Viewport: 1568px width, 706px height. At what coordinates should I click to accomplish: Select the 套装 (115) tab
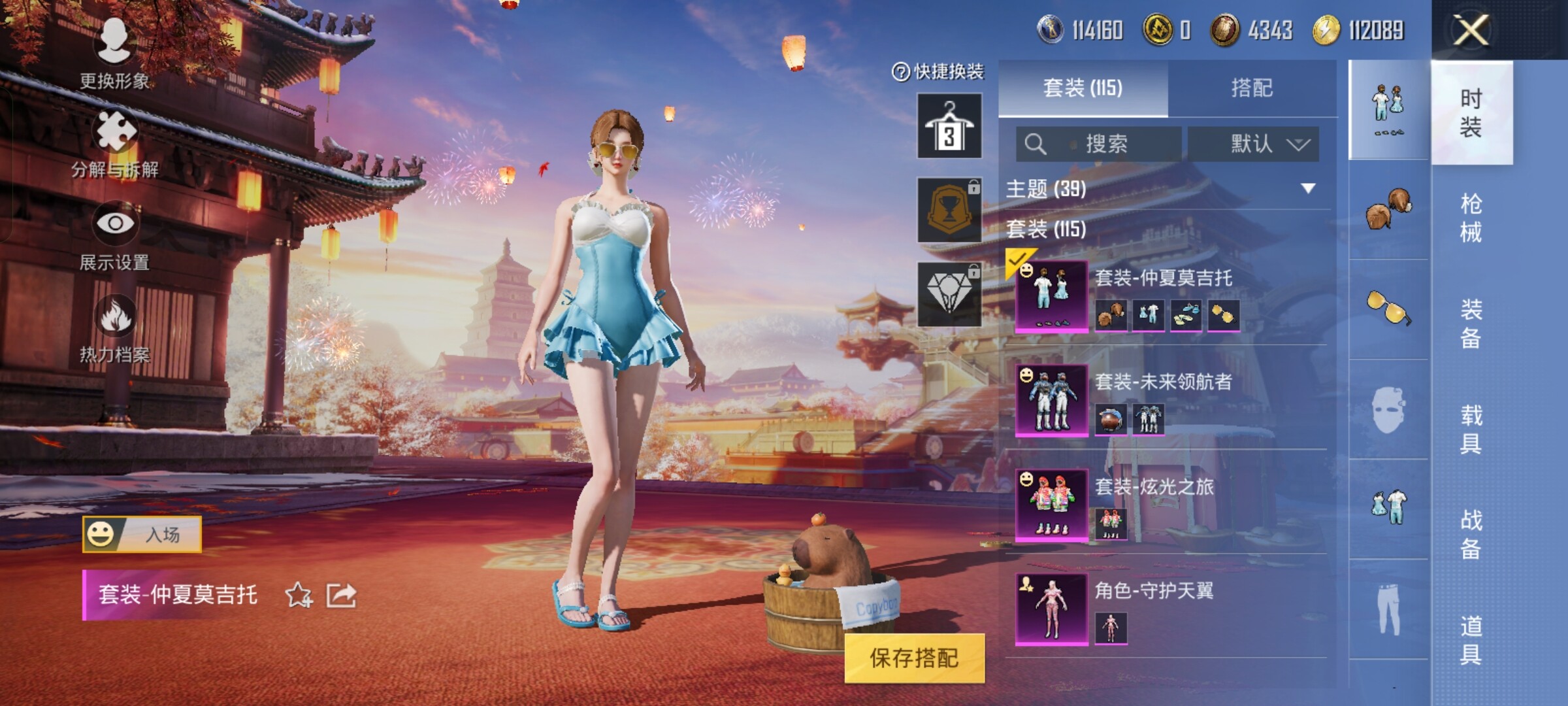click(1083, 88)
